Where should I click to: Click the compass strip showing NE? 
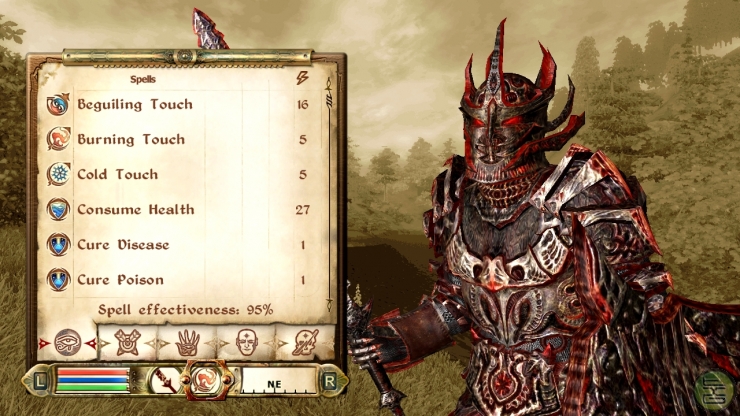pyautogui.click(x=273, y=381)
